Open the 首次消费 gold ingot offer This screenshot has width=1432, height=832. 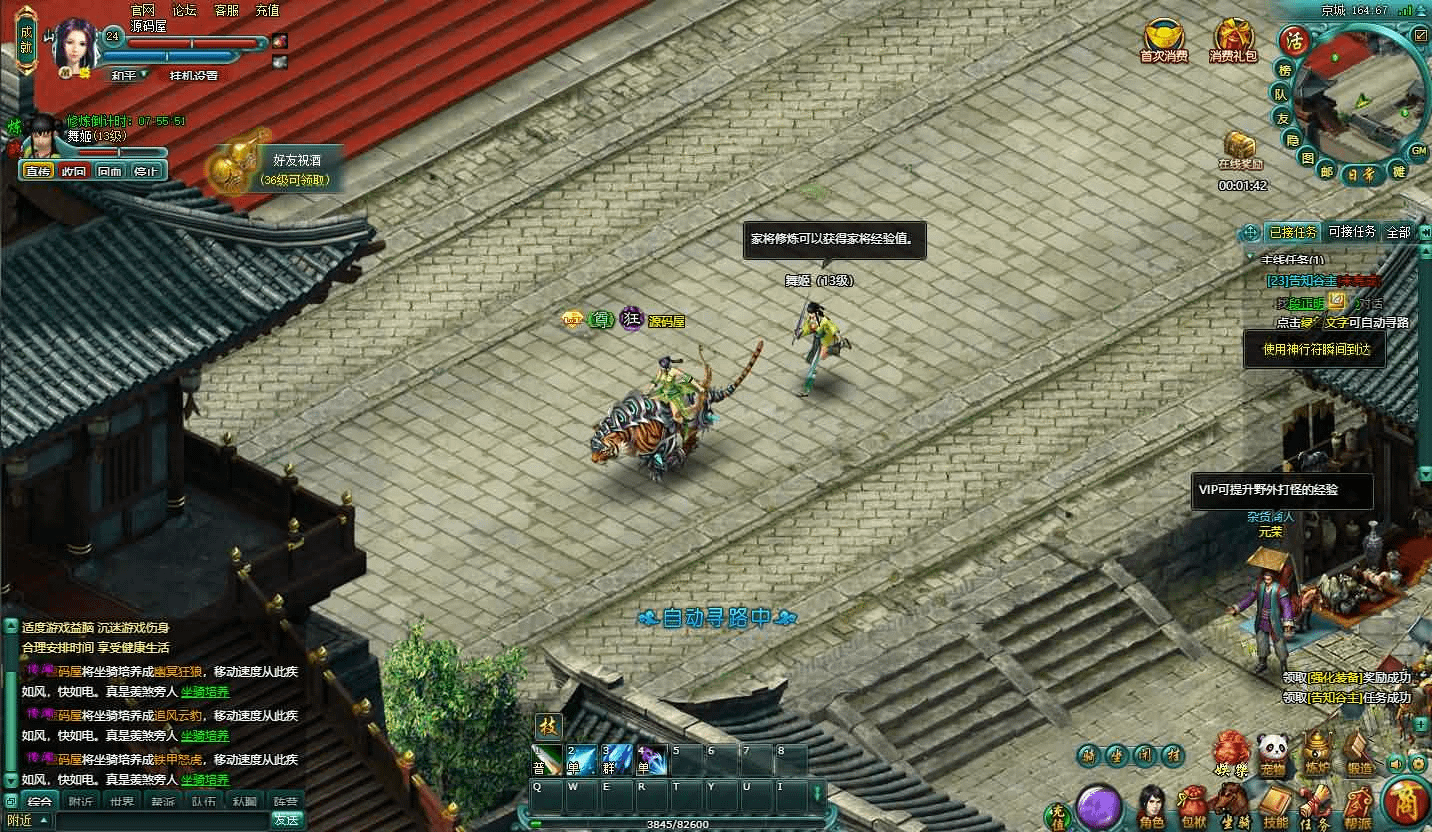point(1164,41)
